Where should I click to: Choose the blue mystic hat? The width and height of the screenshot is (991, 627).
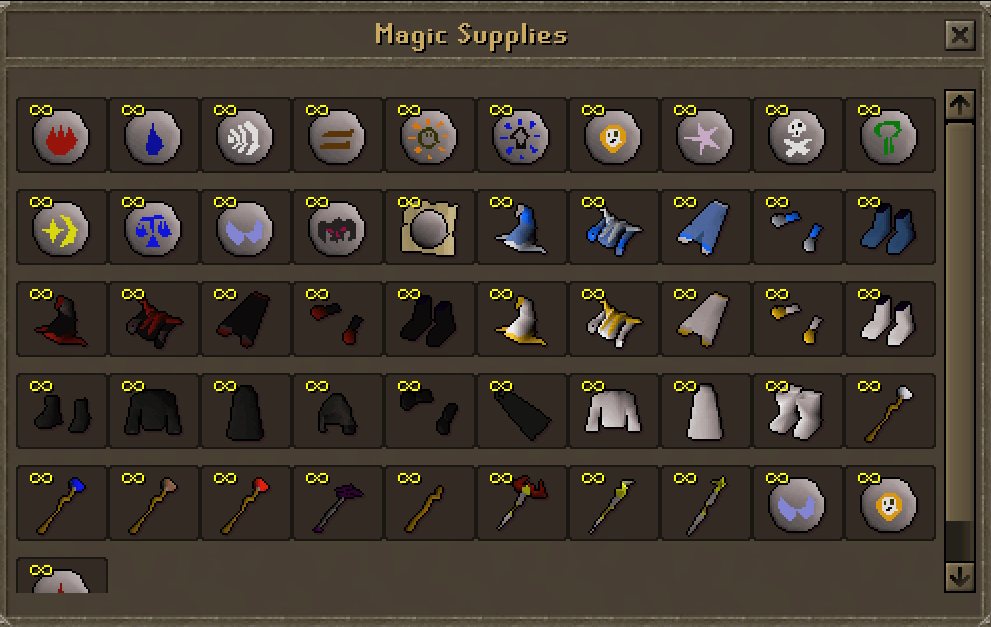pyautogui.click(x=521, y=228)
